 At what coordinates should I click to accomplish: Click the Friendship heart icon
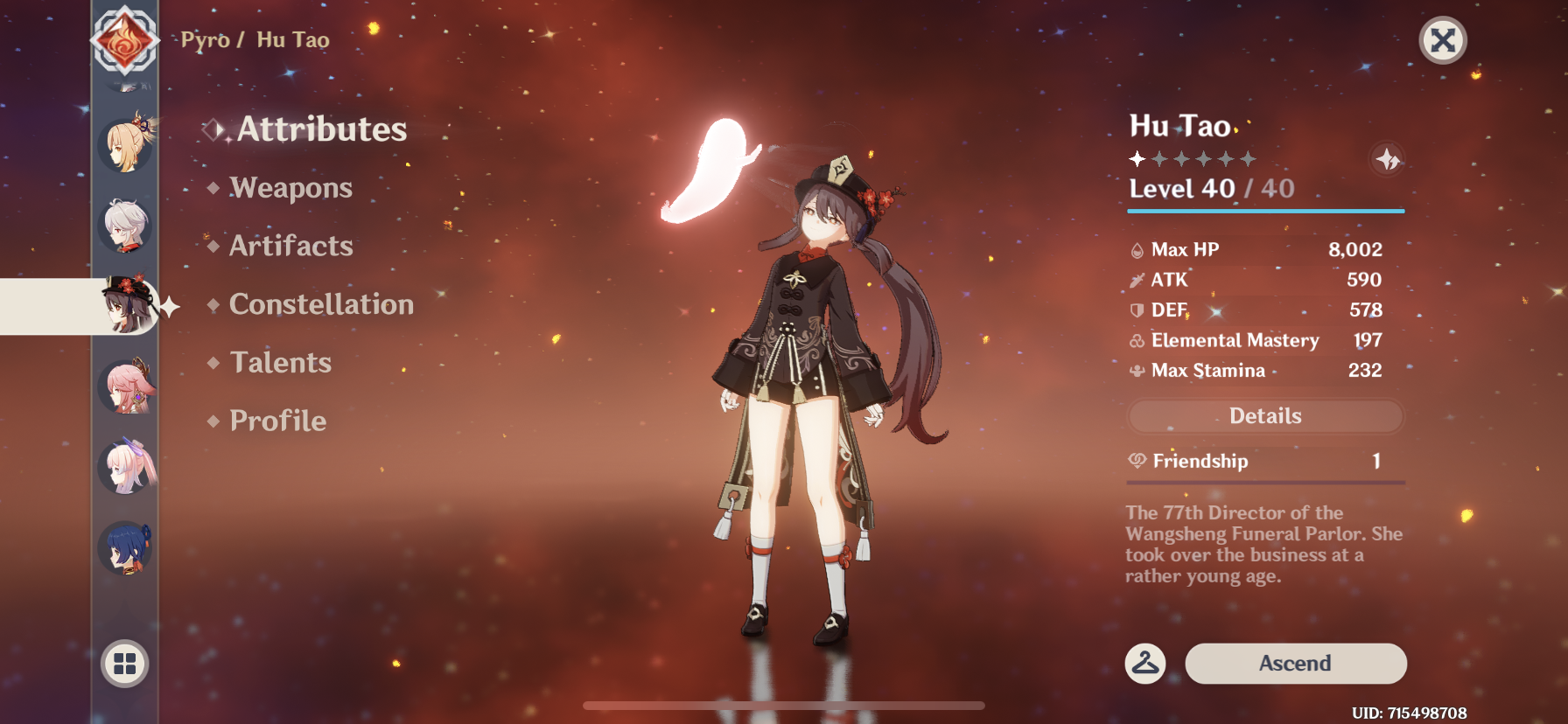coord(1137,461)
